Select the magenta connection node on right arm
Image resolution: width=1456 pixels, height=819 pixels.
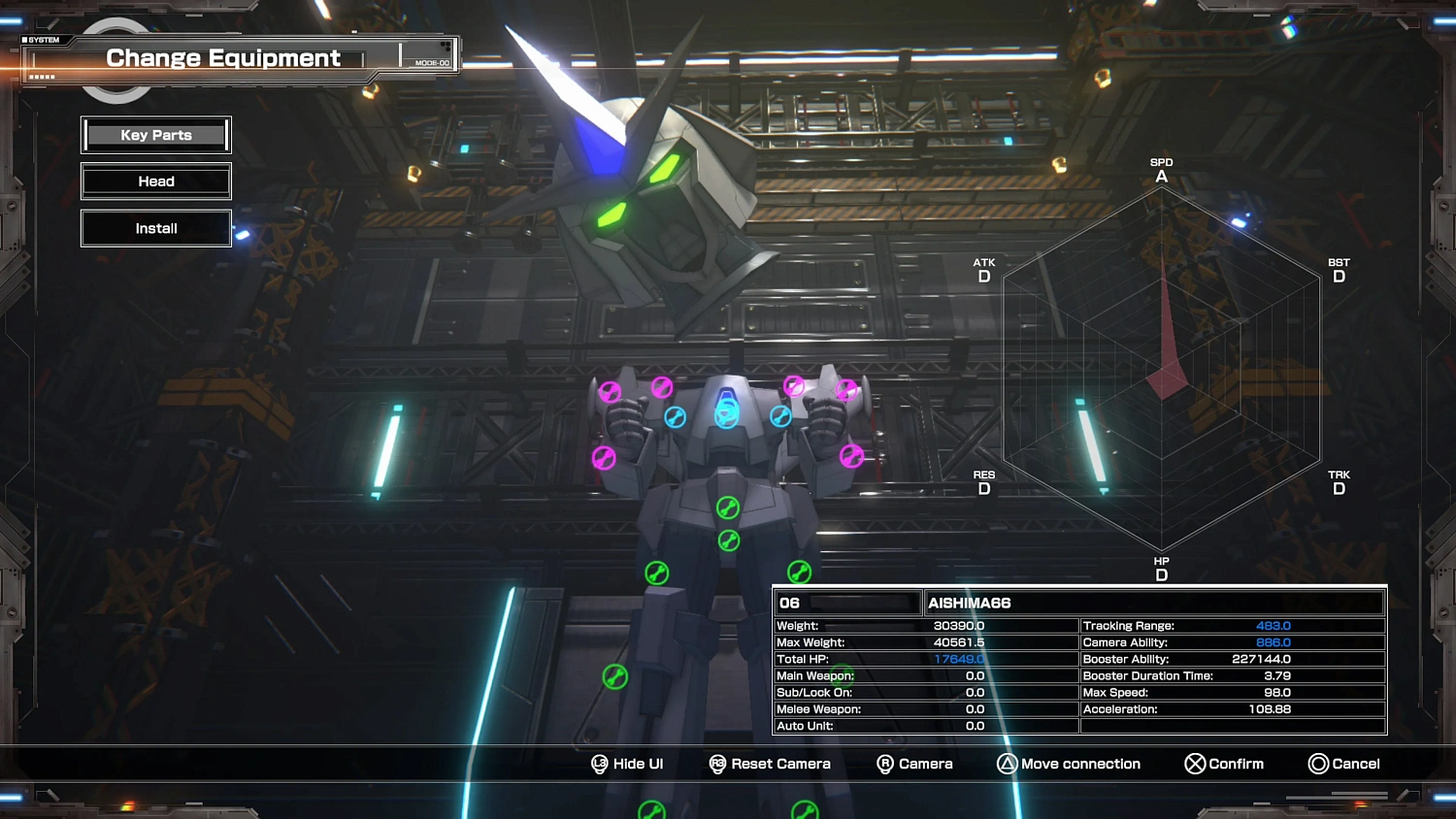pyautogui.click(x=852, y=455)
